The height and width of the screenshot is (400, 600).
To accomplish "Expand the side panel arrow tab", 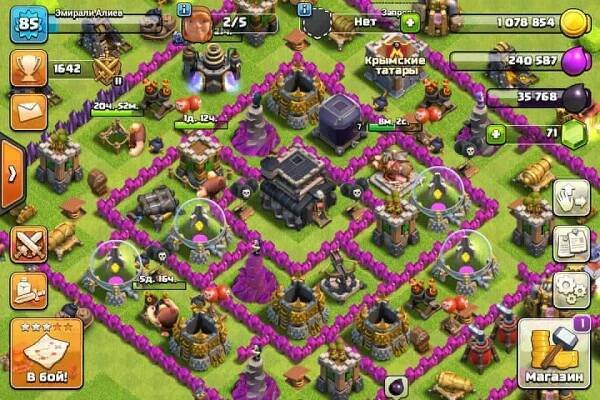I will [12, 175].
